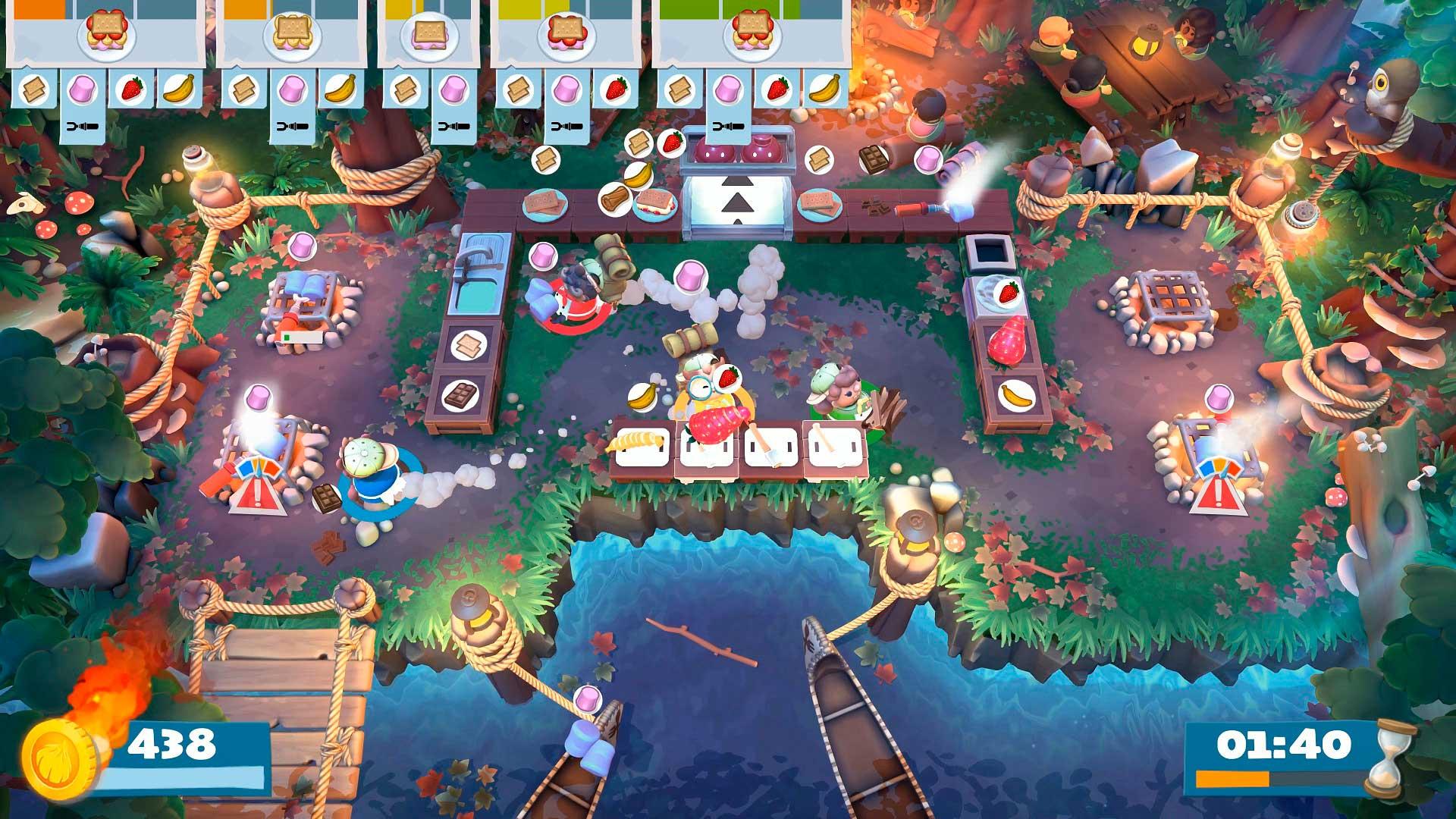Select the order ticket with the green timer
Screen dimensions: 1456x819
751,38
